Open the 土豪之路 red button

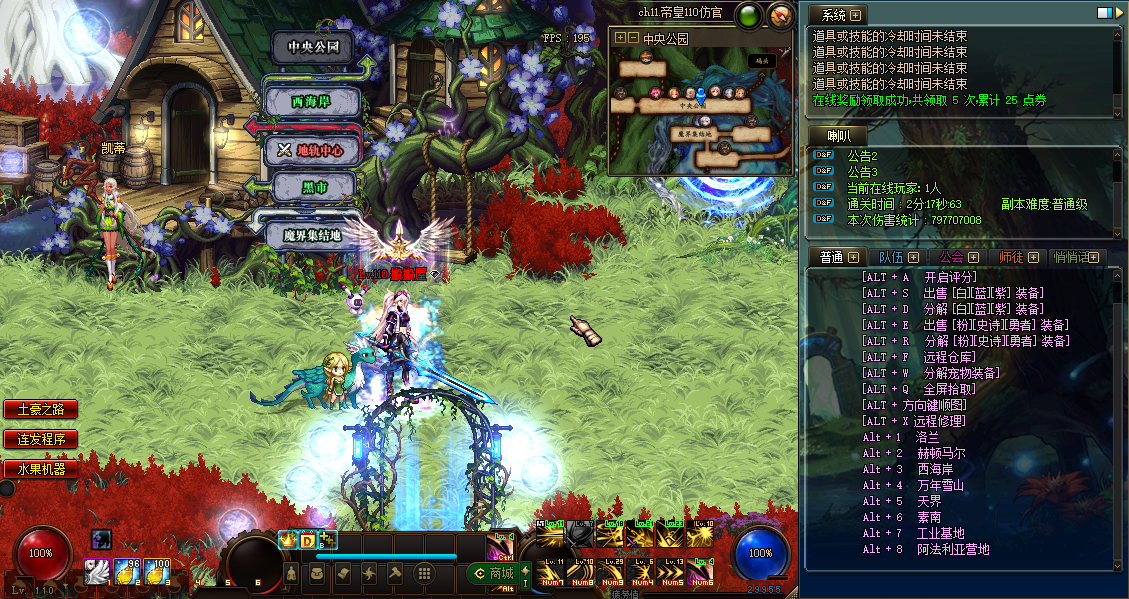coord(40,410)
